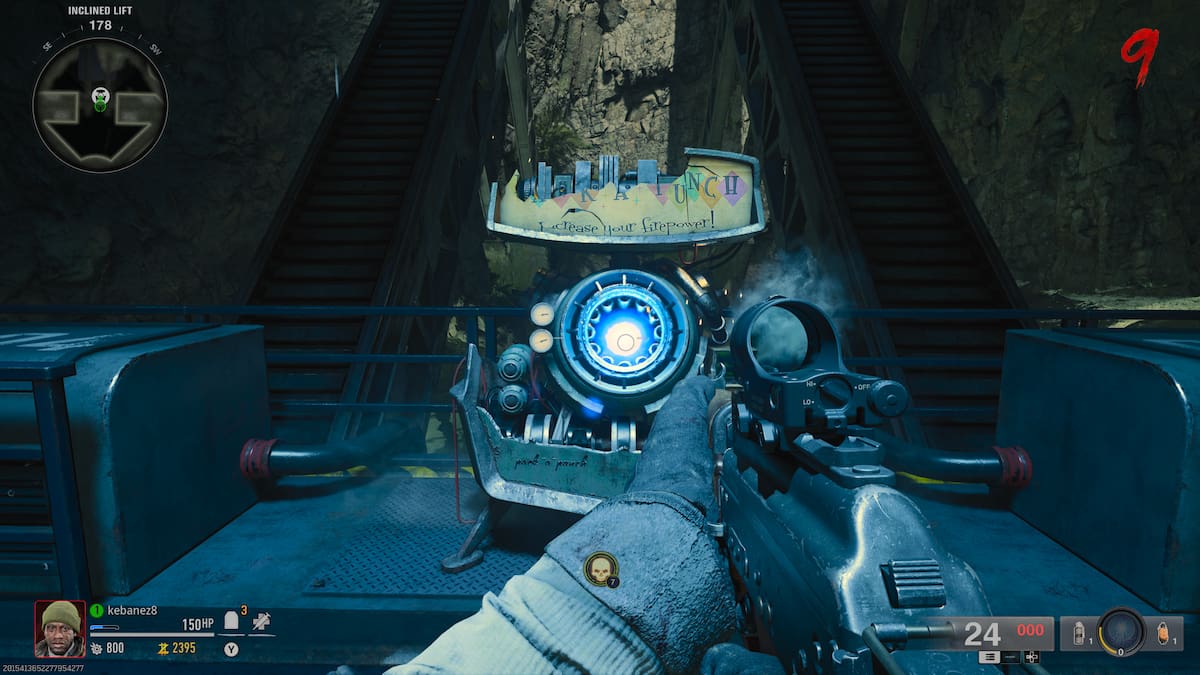
Task: Click the circular minimap
Action: [100, 104]
